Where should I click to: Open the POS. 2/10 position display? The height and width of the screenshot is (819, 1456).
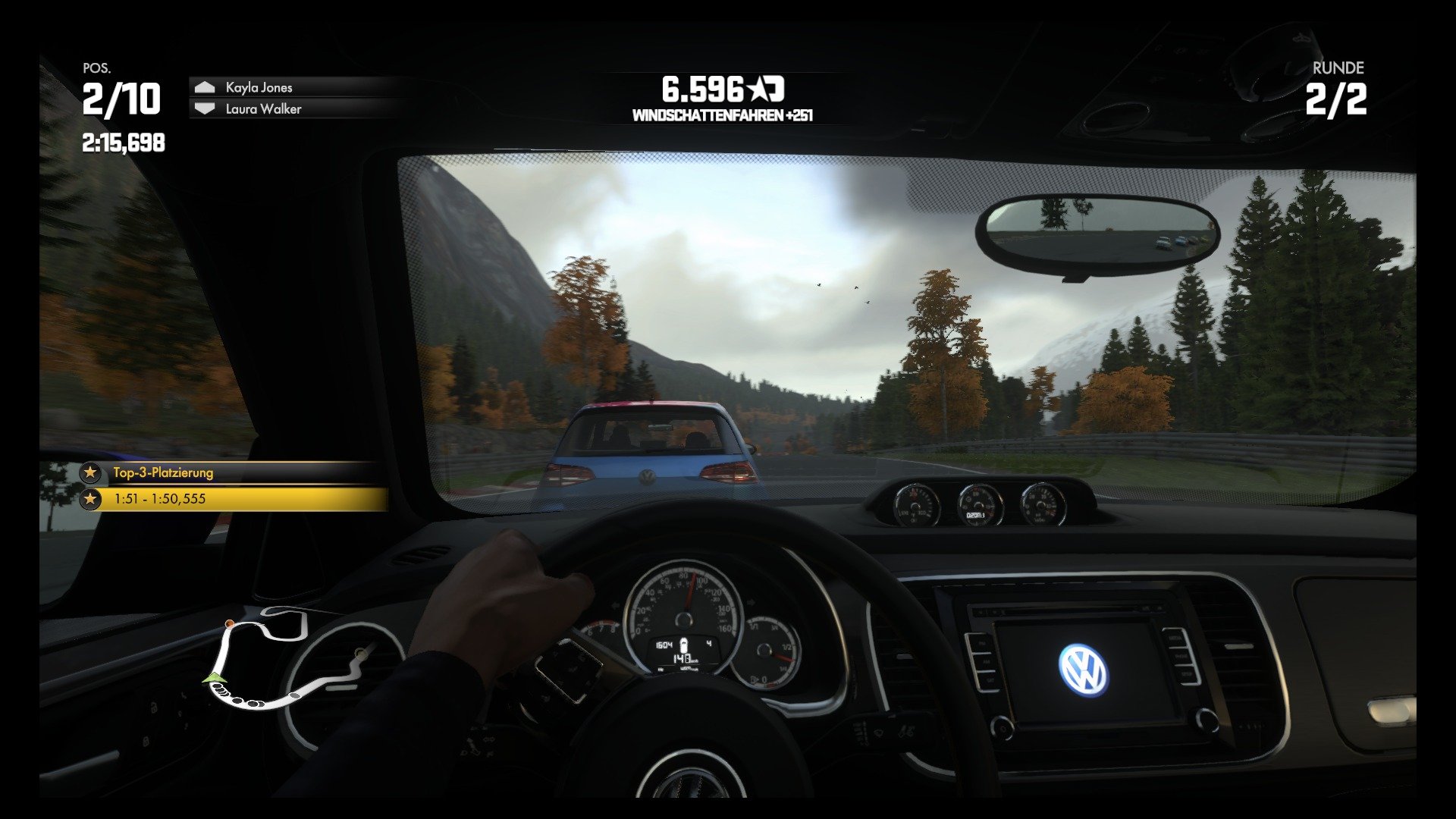[x=121, y=97]
